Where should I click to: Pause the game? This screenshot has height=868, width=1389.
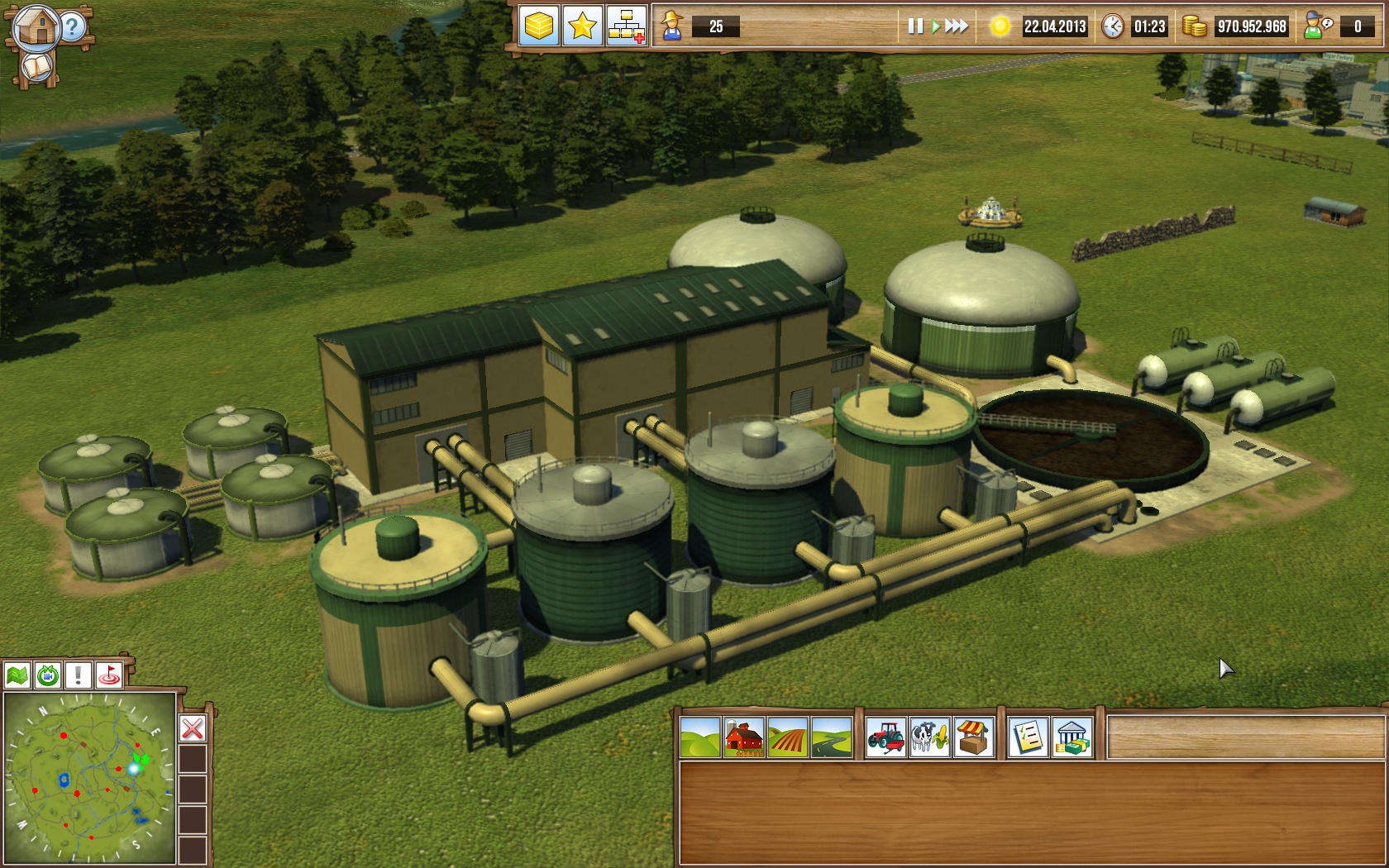click(915, 26)
